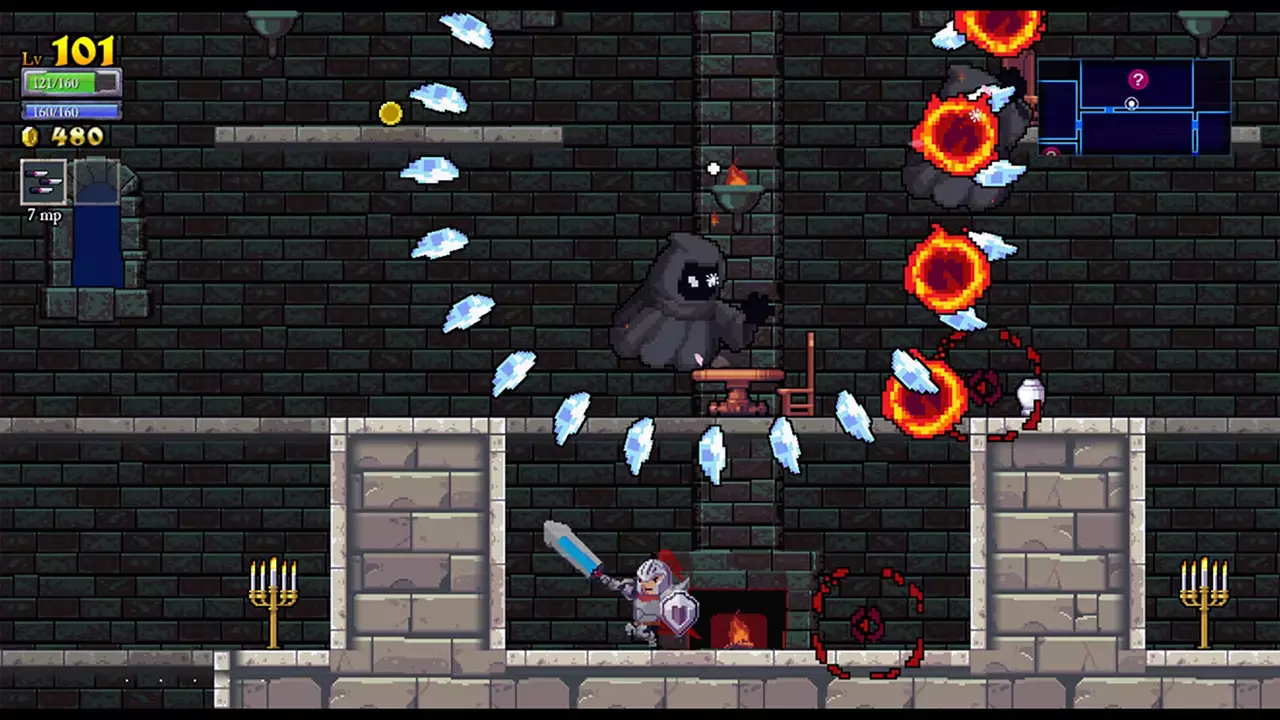Toggle the minimap room panel top right

(x=1135, y=110)
